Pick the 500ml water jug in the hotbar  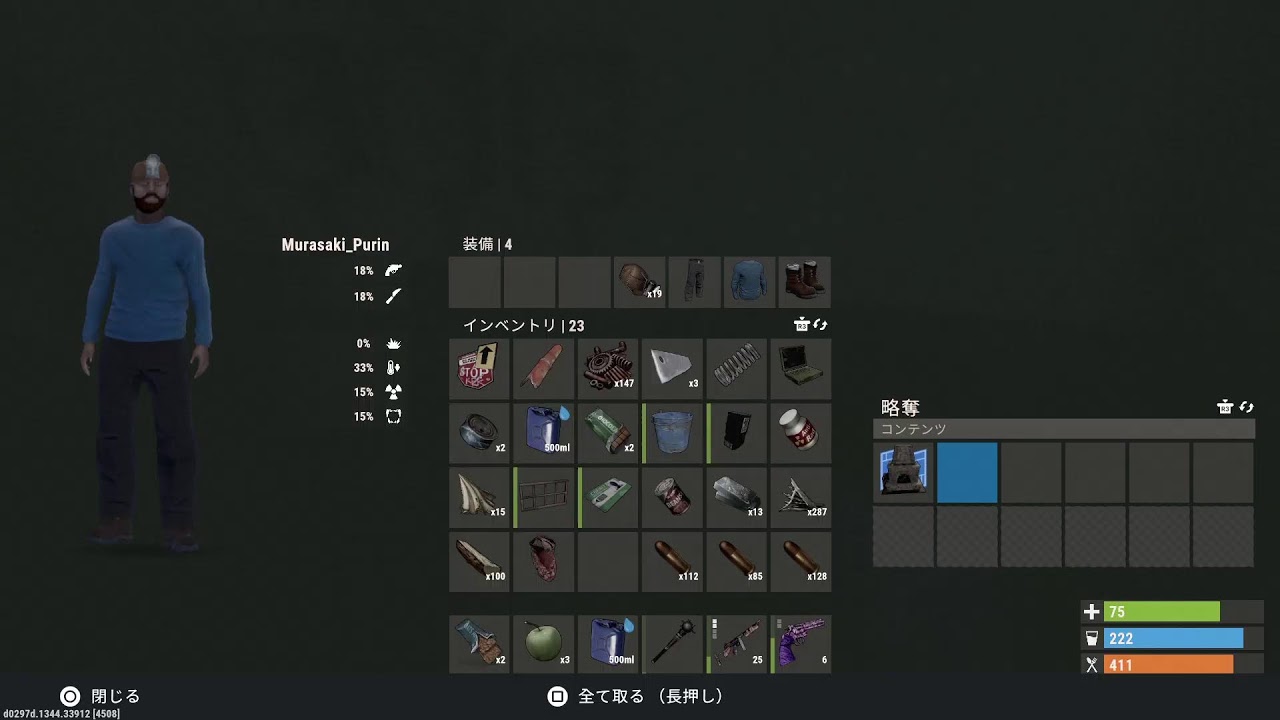tap(608, 644)
